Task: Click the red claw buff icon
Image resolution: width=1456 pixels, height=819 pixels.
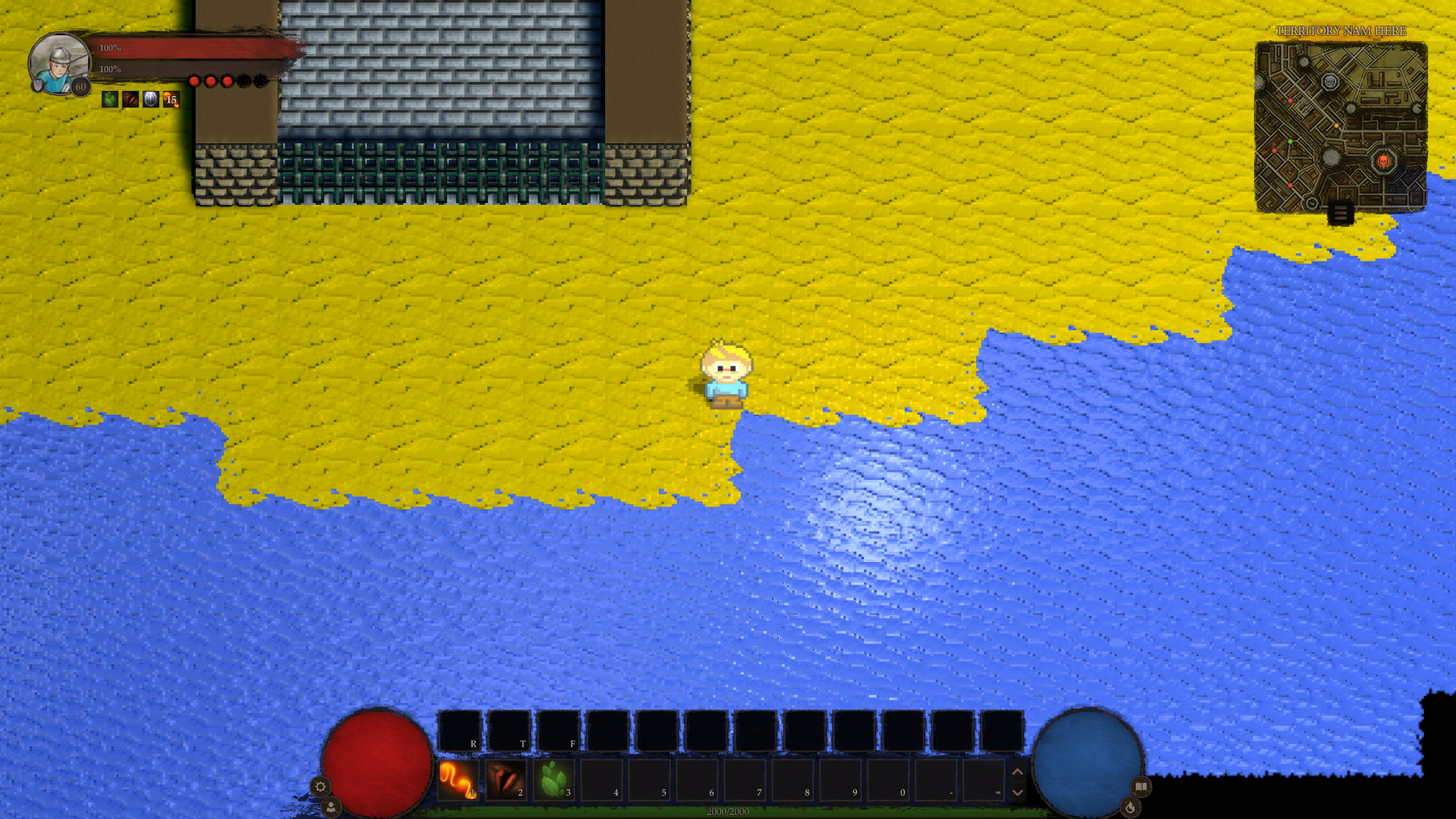Action: 130,99
